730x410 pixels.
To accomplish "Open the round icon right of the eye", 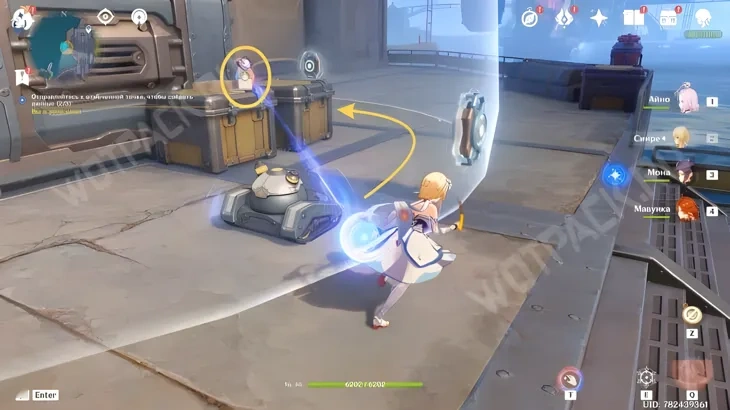I will tap(140, 18).
